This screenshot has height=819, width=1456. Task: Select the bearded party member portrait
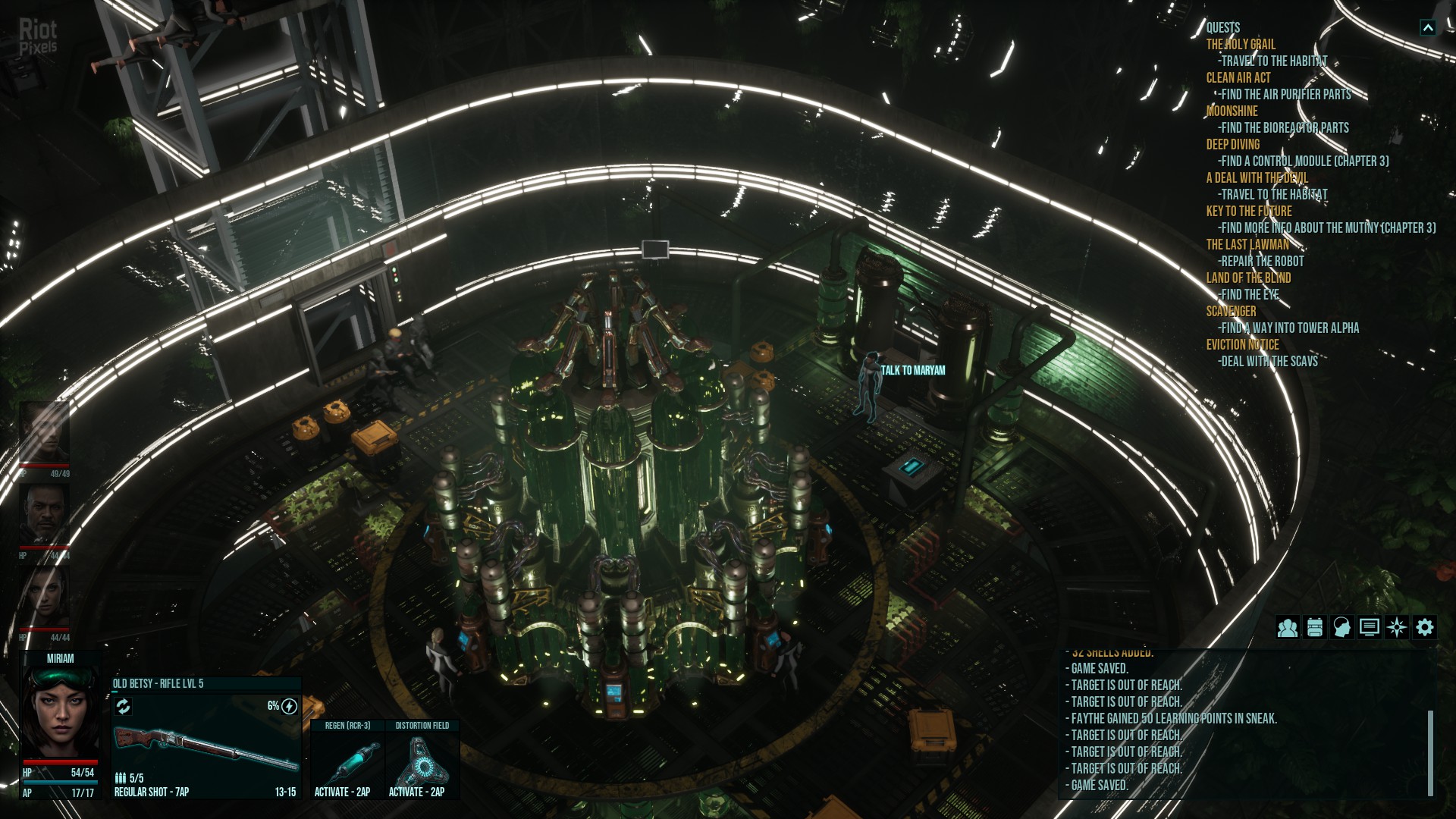coord(44,514)
